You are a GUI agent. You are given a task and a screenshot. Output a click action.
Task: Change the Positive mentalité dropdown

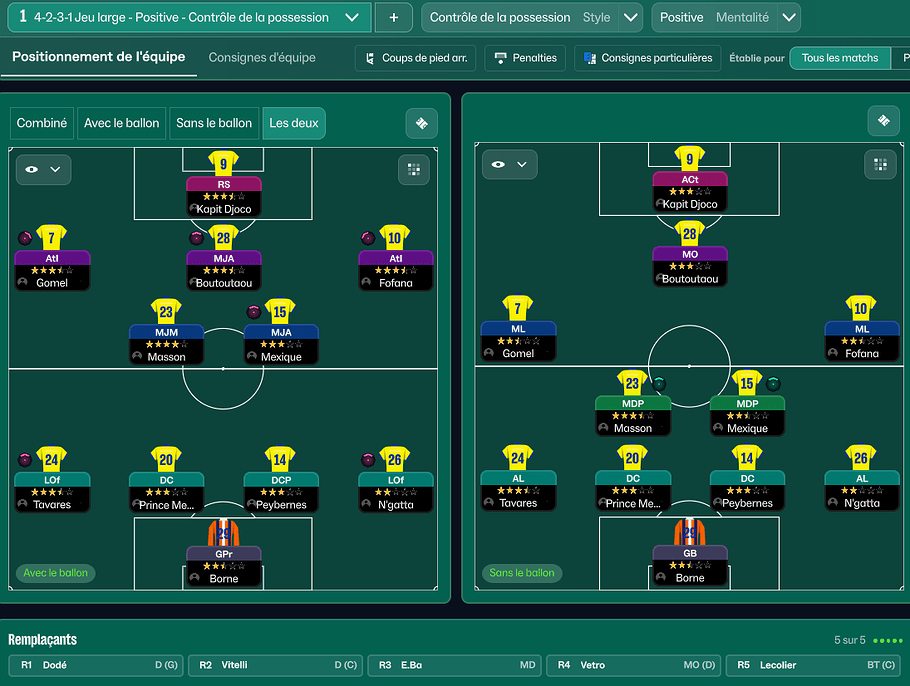tap(788, 17)
